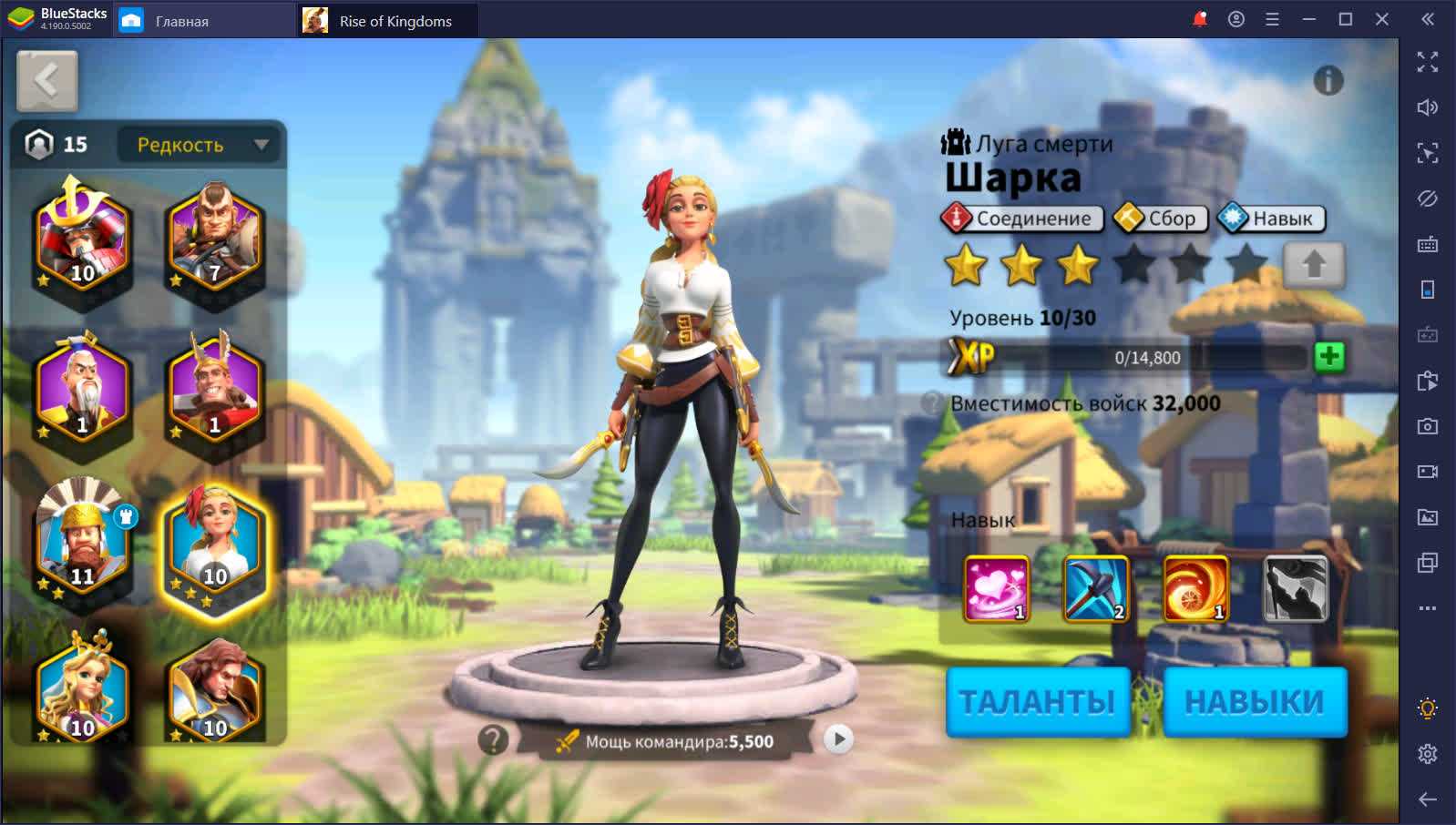
Task: Switch to the BlueStacks Главная tab
Action: [x=181, y=21]
